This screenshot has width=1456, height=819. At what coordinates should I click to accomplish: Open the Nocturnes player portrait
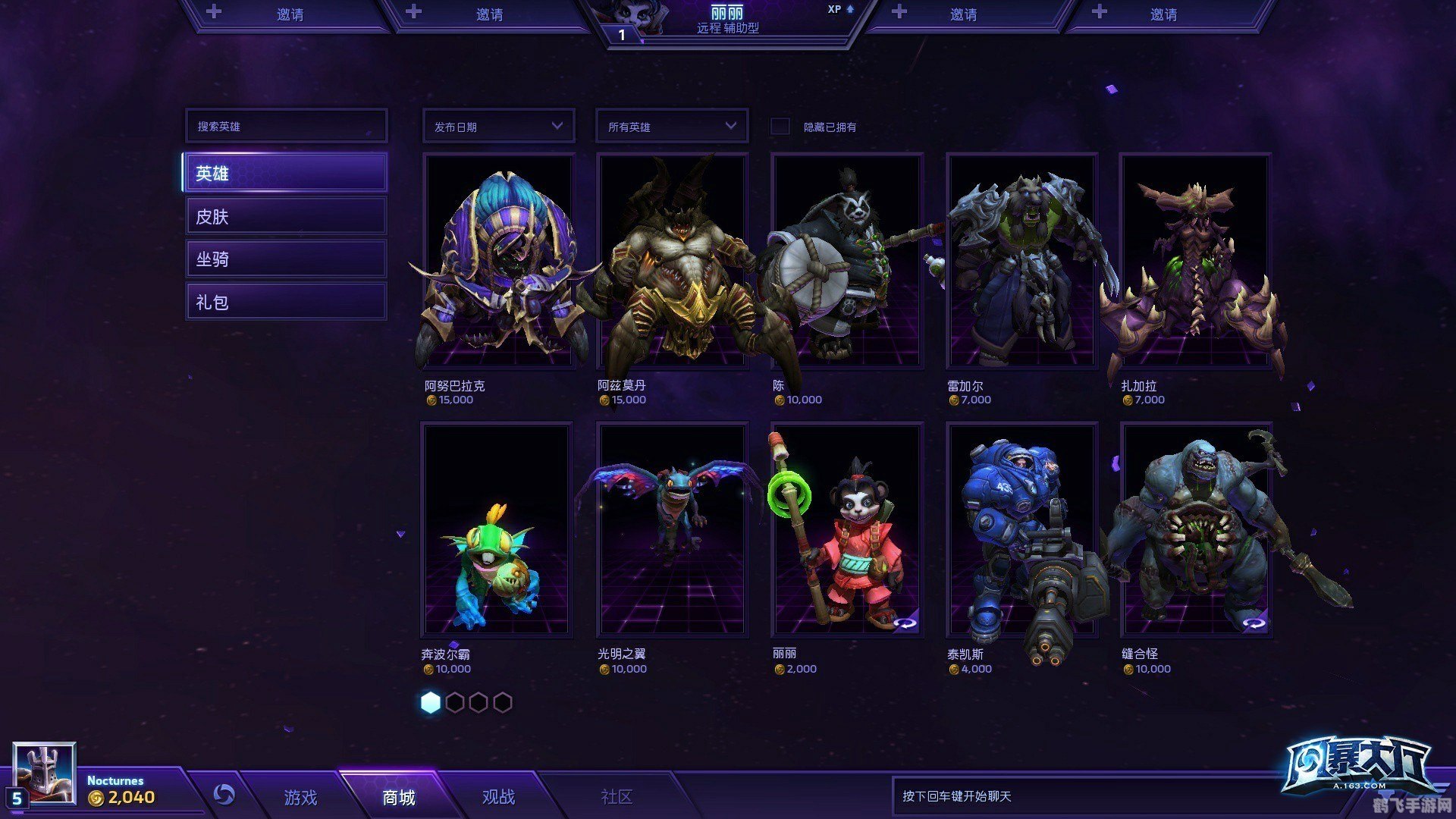coord(45,773)
